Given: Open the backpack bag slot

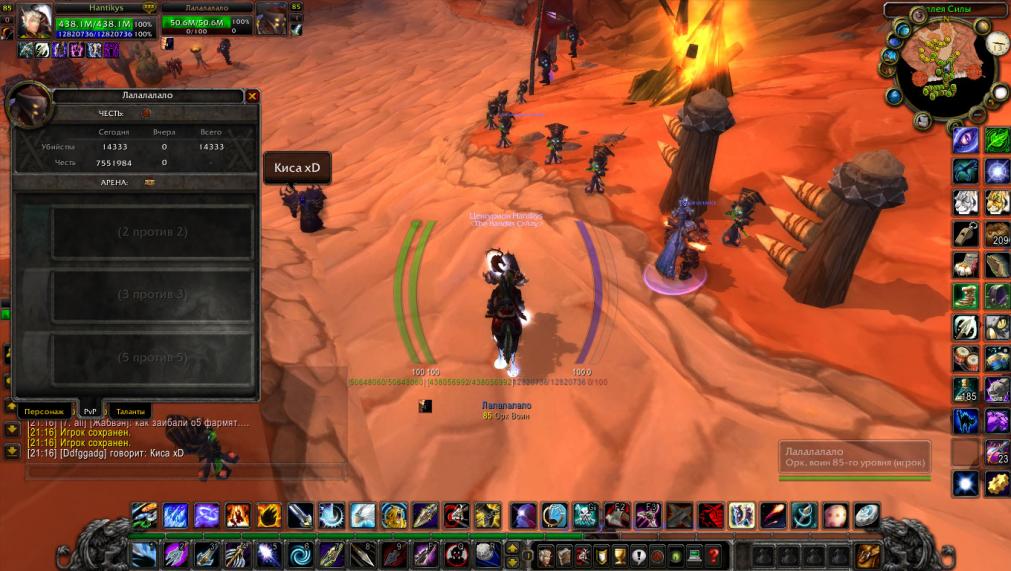Looking at the screenshot, I should [x=867, y=555].
